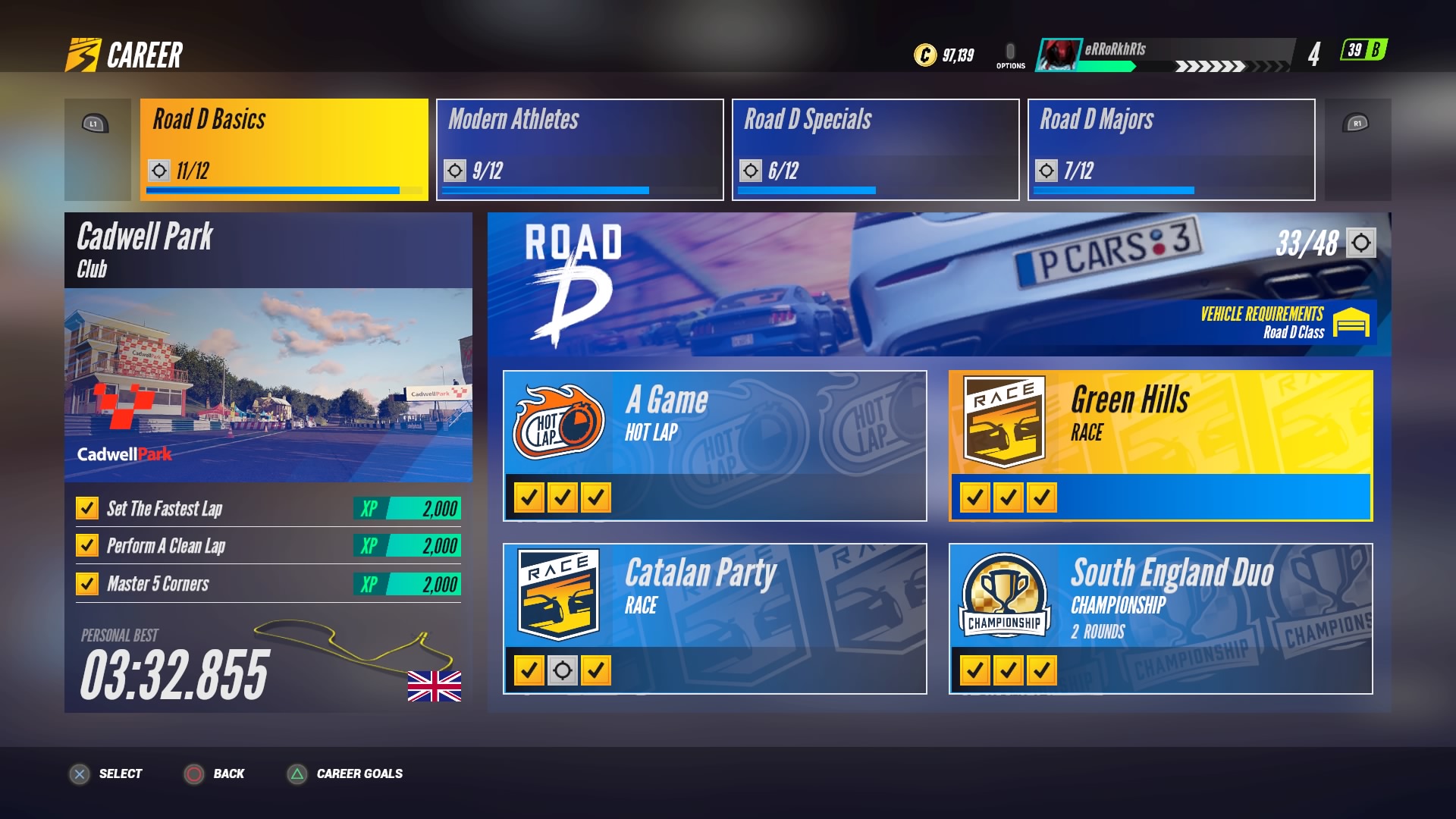Open the eRRoRkhRIs player profile banner

click(1164, 55)
